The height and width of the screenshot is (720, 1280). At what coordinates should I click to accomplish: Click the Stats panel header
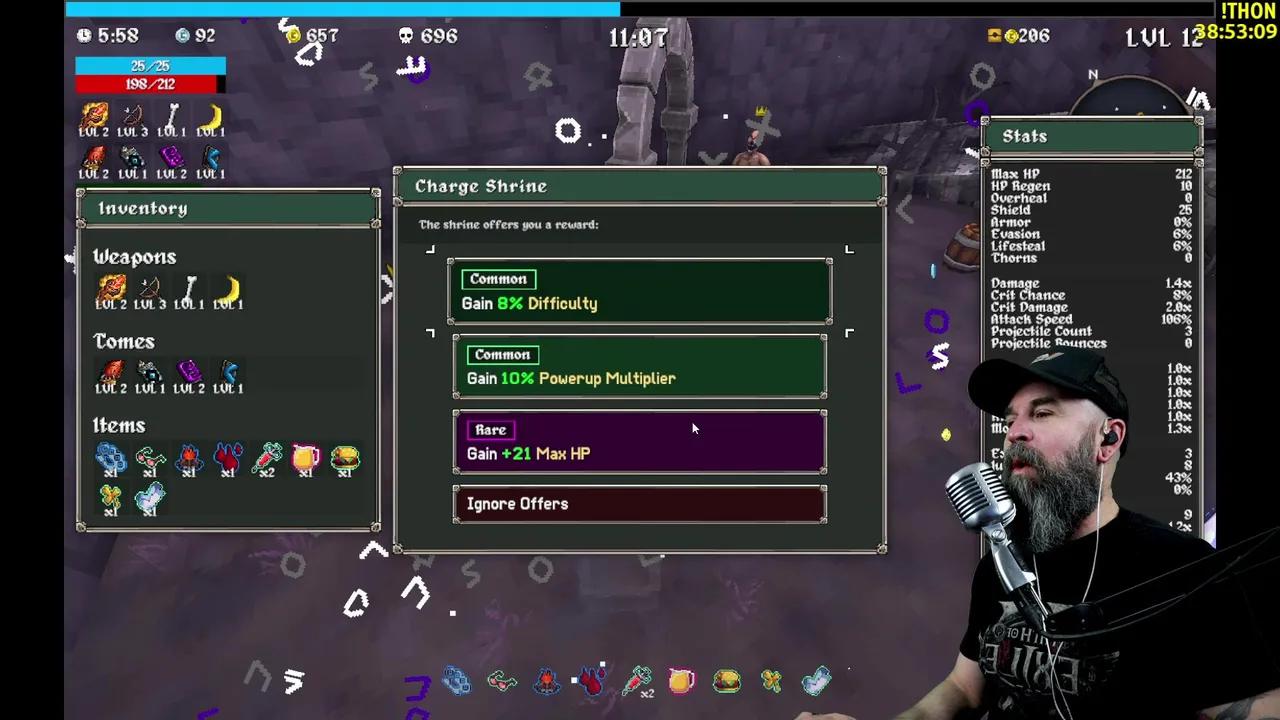coord(1024,136)
